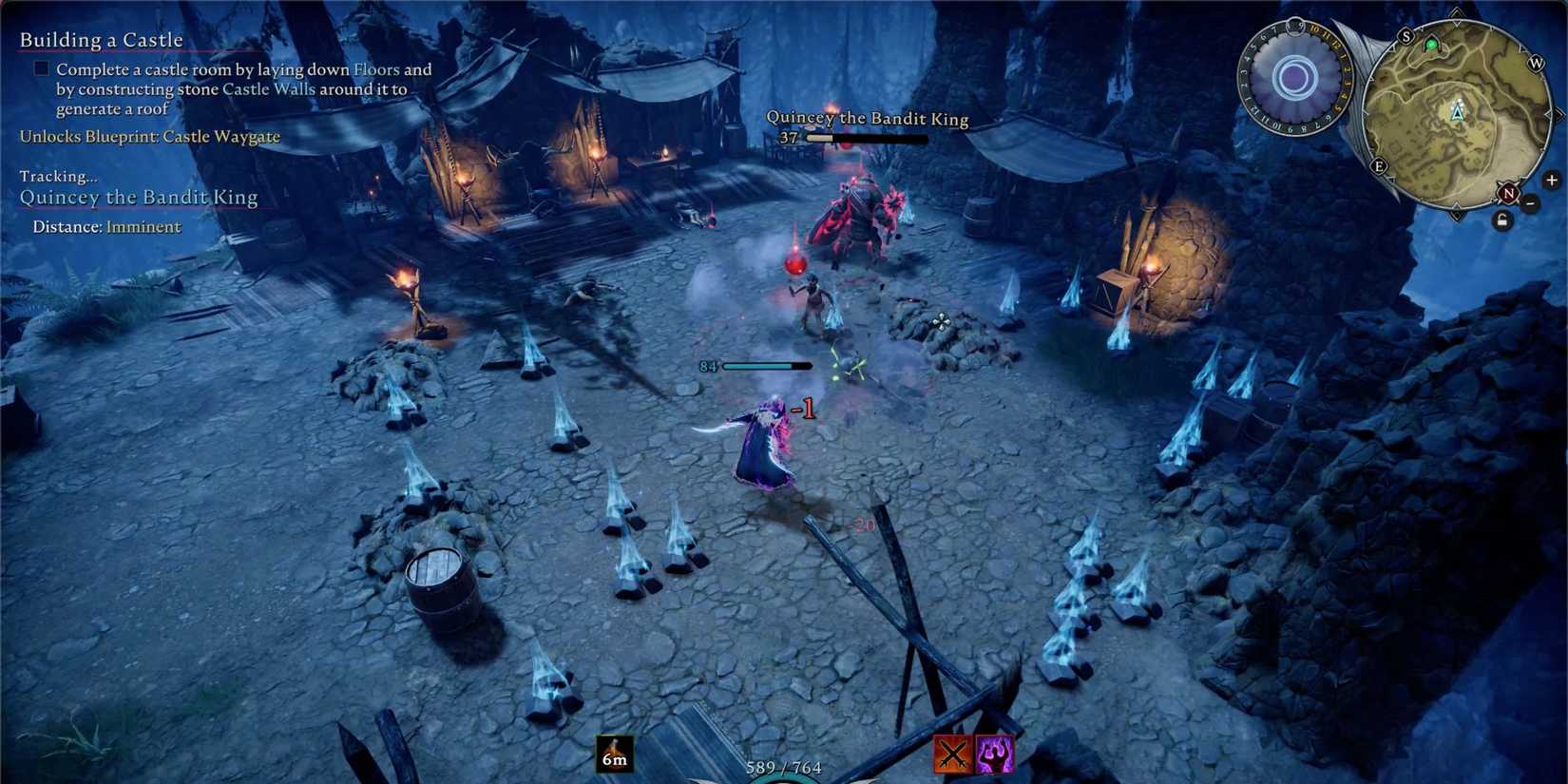Zoom in the minimap with the plus icon
This screenshot has height=784, width=1568.
(x=1553, y=179)
